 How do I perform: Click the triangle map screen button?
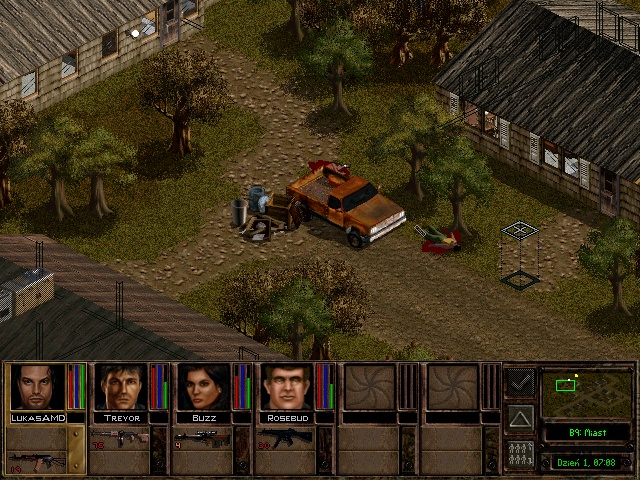(520, 417)
